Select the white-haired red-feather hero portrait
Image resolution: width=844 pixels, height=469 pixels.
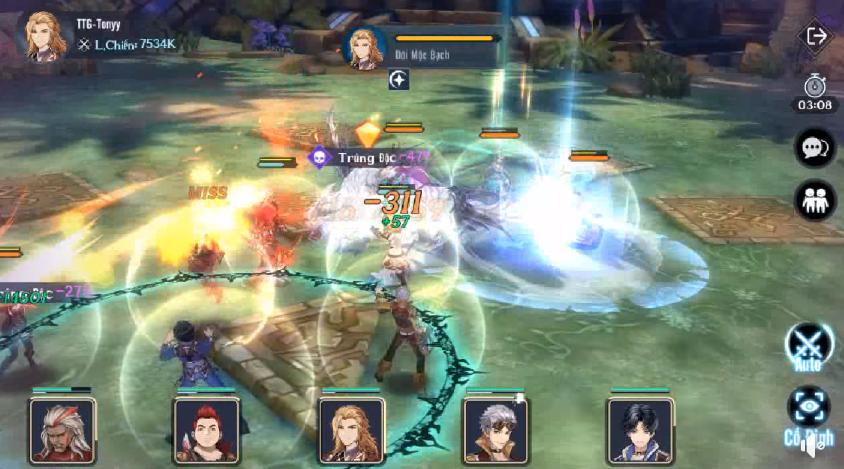coord(62,430)
